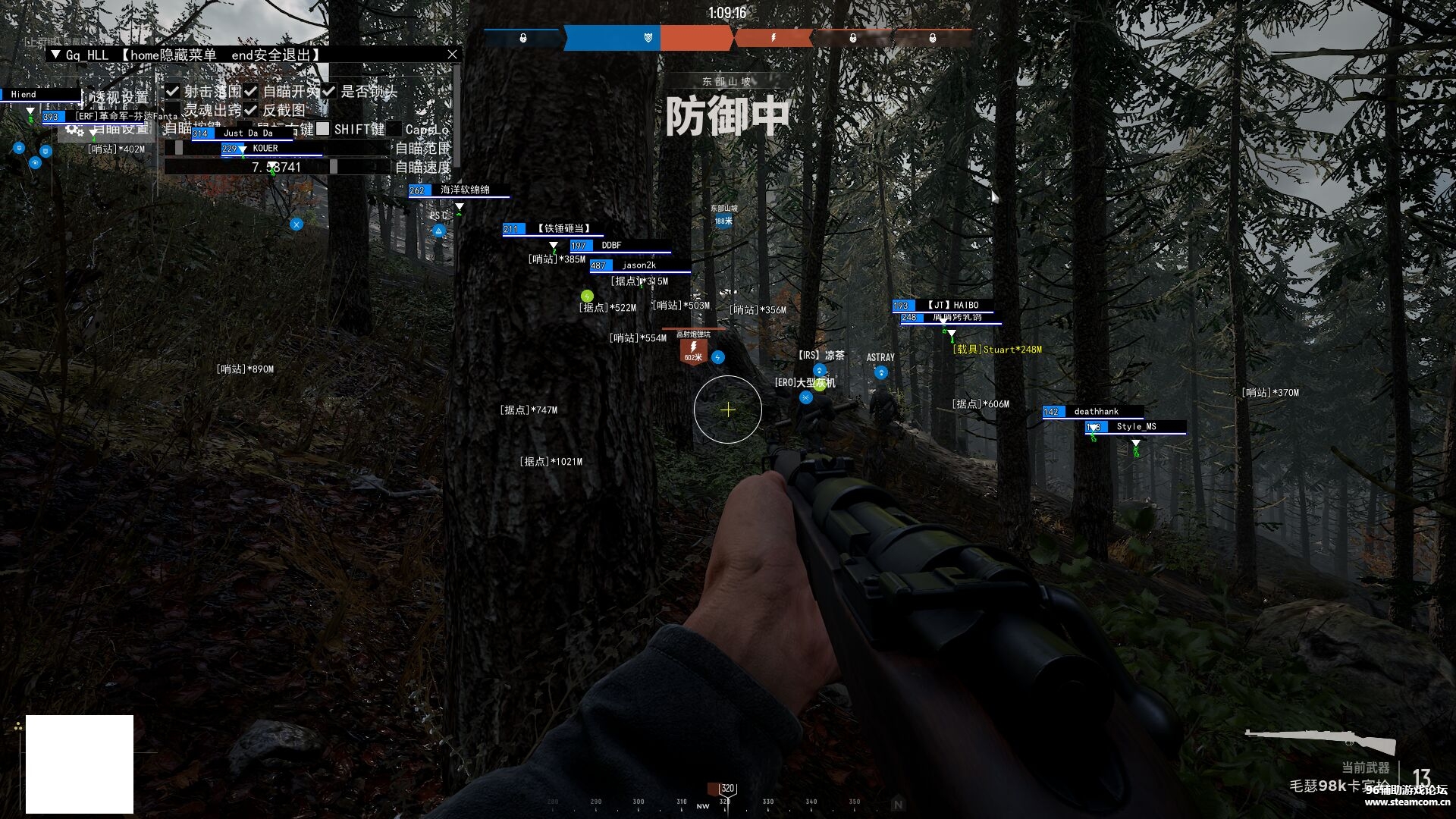Click the 高射炮弹坑 602米 objective marker

coord(693,351)
